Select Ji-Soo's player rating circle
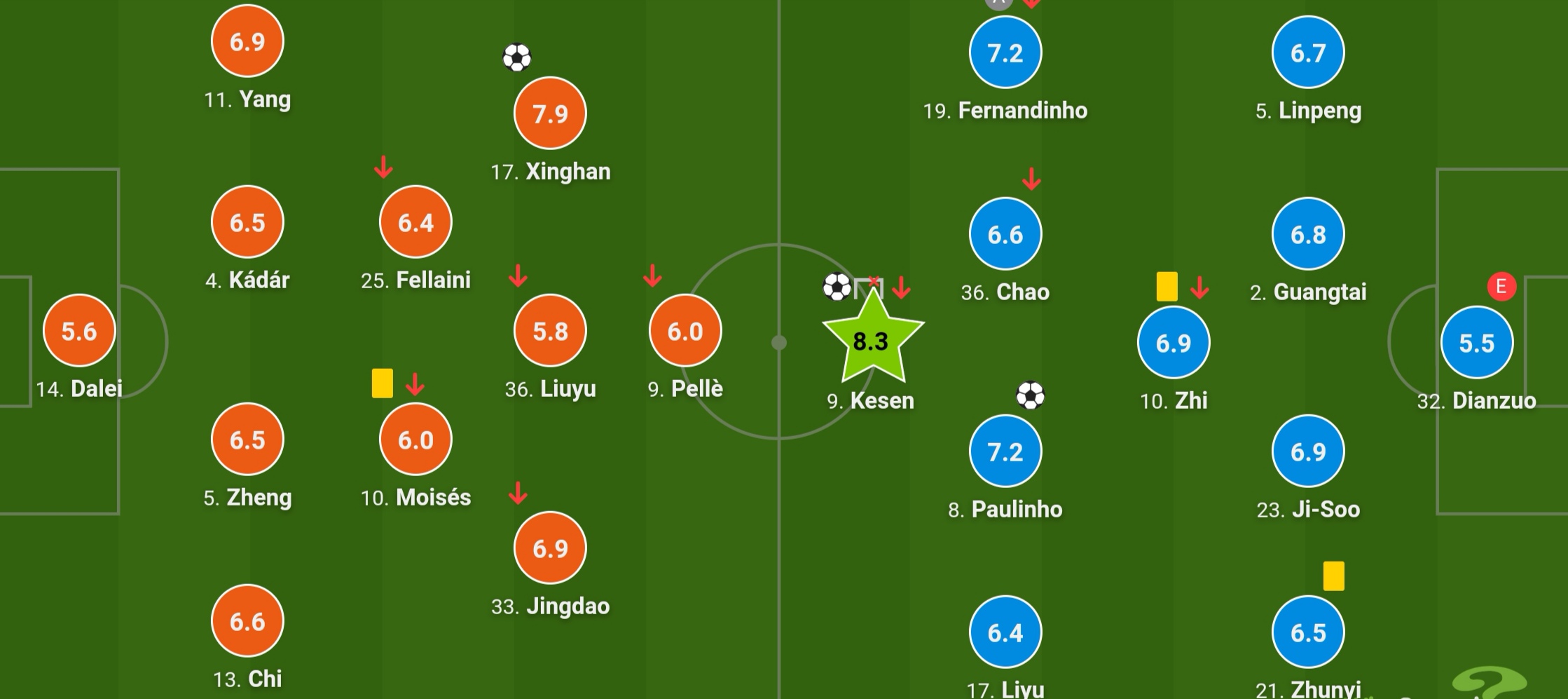 (1308, 452)
